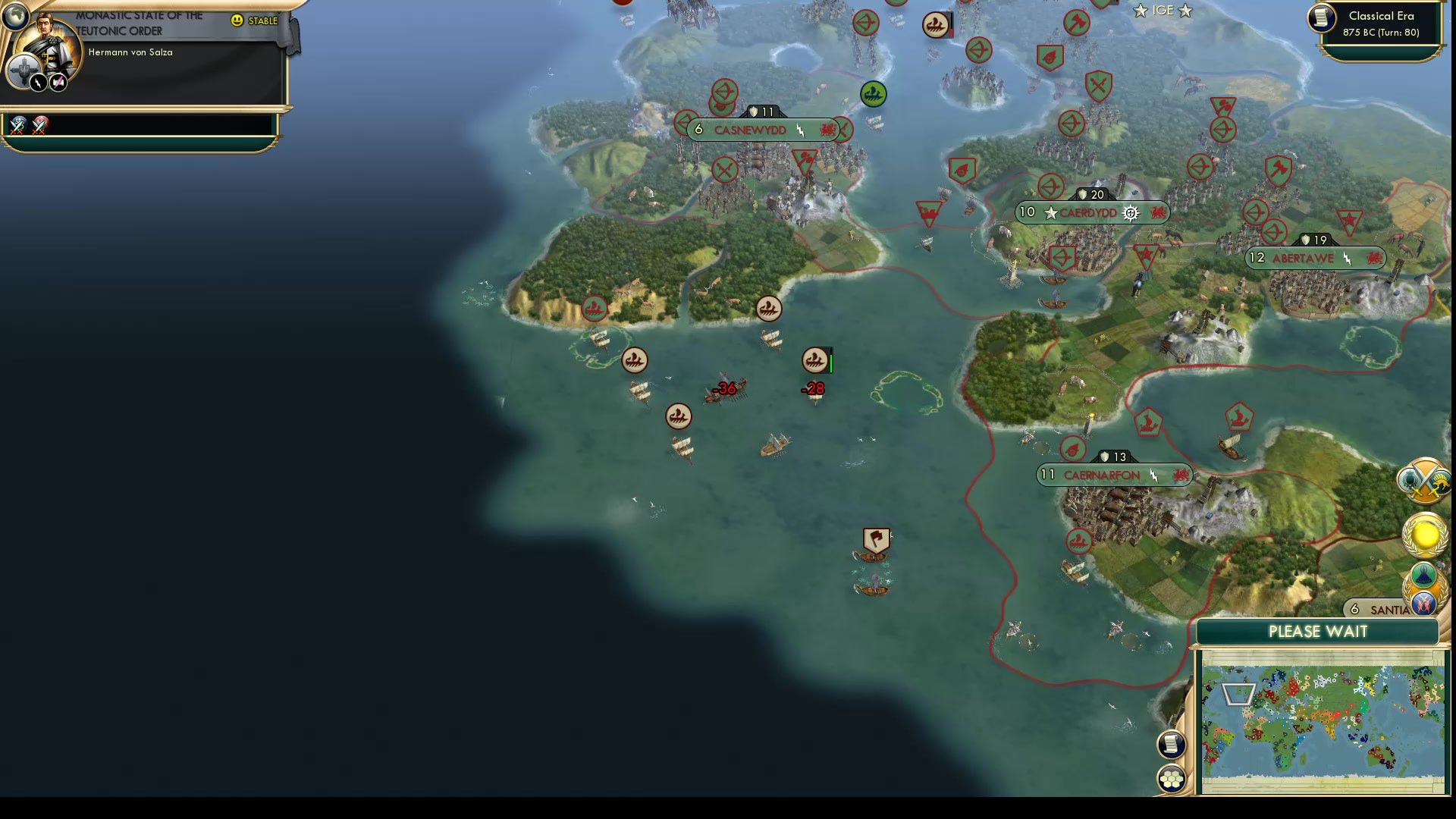Click the blue crossed-swords icon in the city-state panel

(x=17, y=126)
